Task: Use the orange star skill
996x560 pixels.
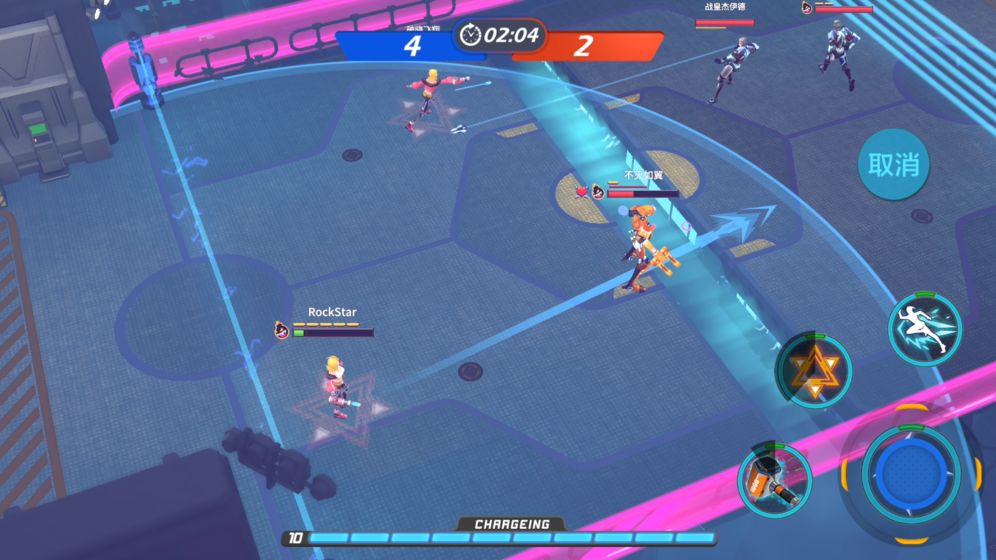Action: click(813, 370)
